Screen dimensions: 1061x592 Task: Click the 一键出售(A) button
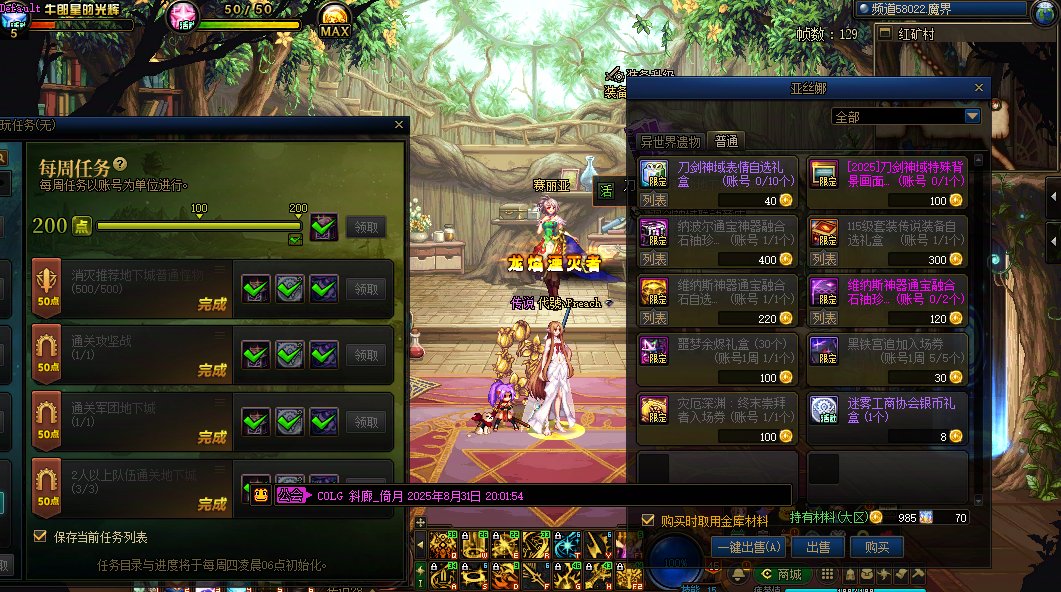tap(749, 547)
